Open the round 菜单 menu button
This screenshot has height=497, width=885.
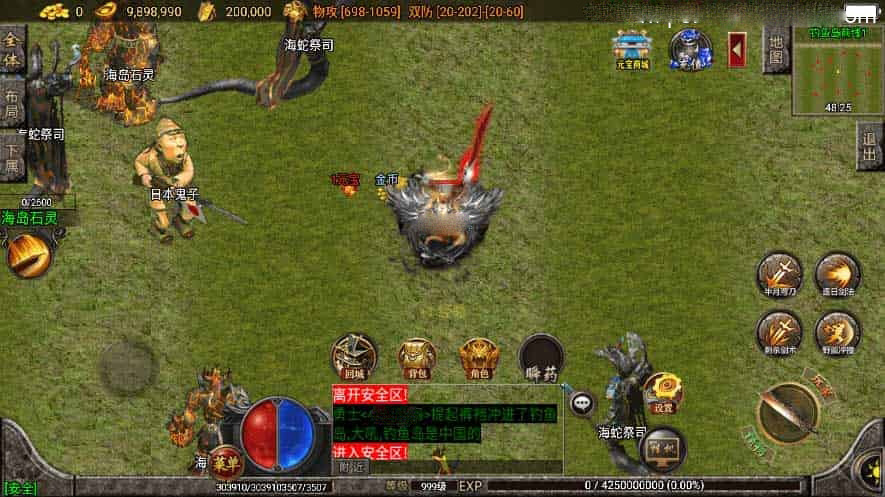(227, 462)
